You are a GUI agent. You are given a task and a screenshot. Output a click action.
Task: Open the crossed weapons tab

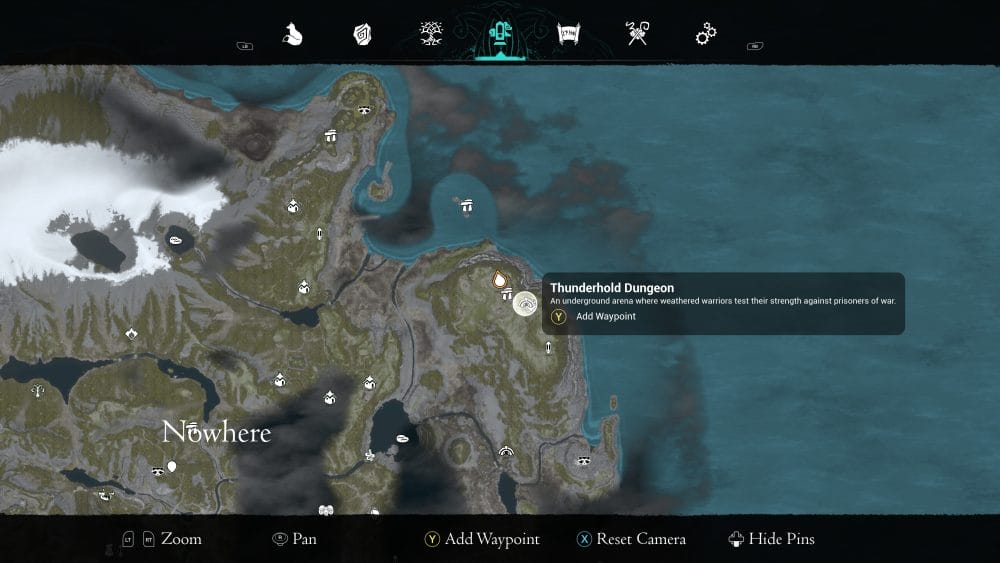point(637,35)
